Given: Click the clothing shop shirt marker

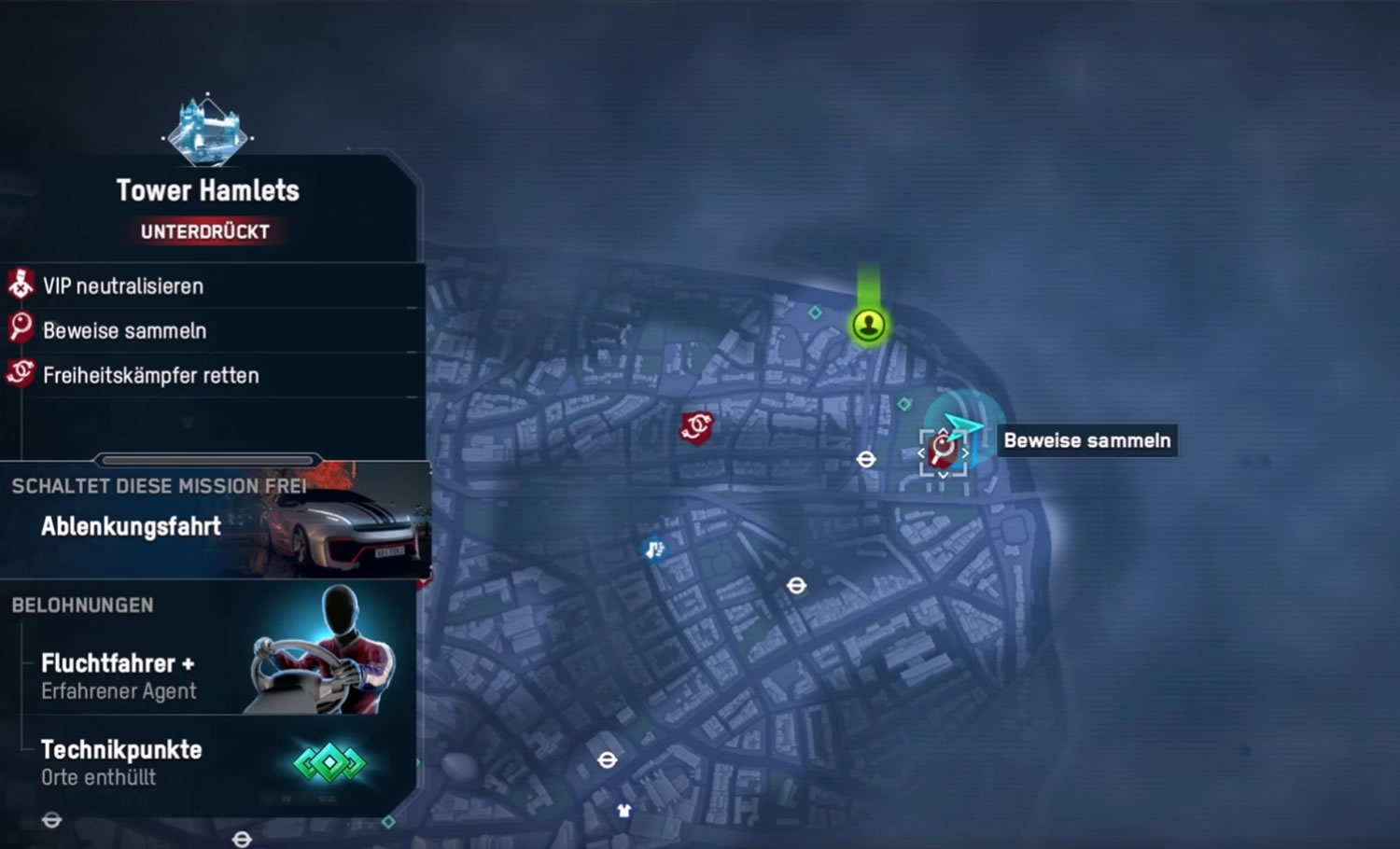Looking at the screenshot, I should [x=624, y=810].
